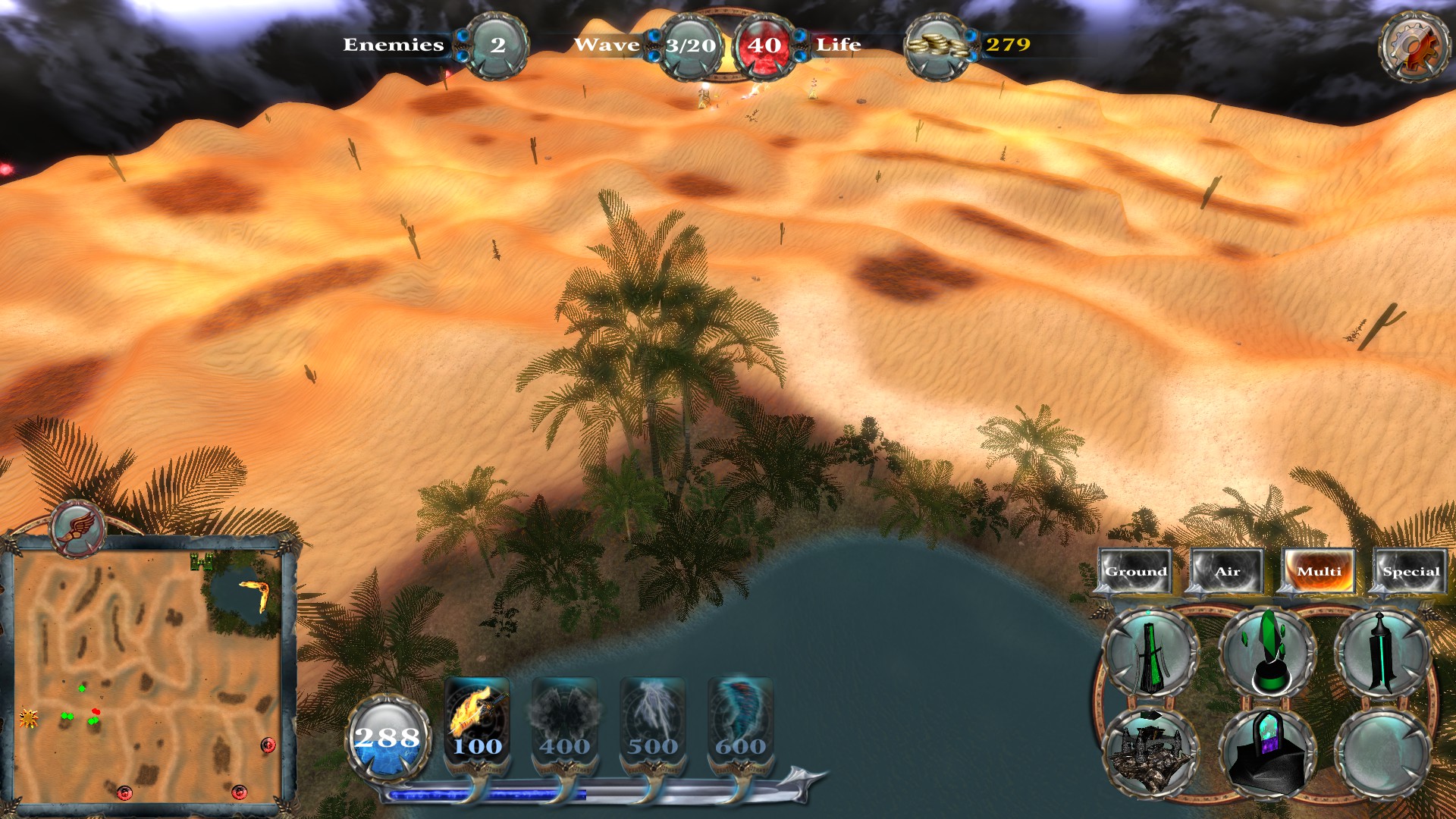Click the winged boot speed button
This screenshot has height=819, width=1456.
click(78, 527)
